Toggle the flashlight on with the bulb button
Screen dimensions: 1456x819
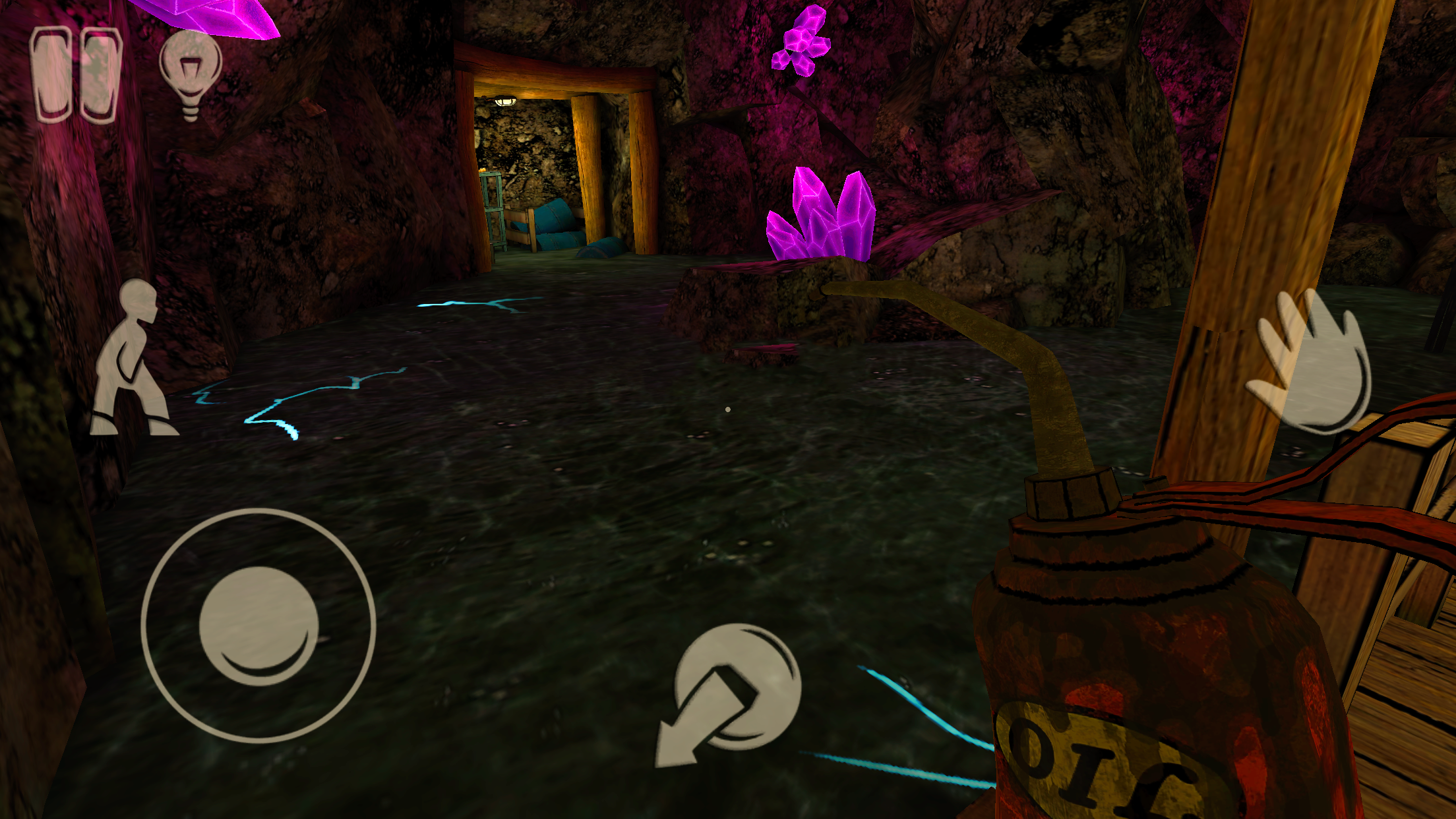coord(191,69)
